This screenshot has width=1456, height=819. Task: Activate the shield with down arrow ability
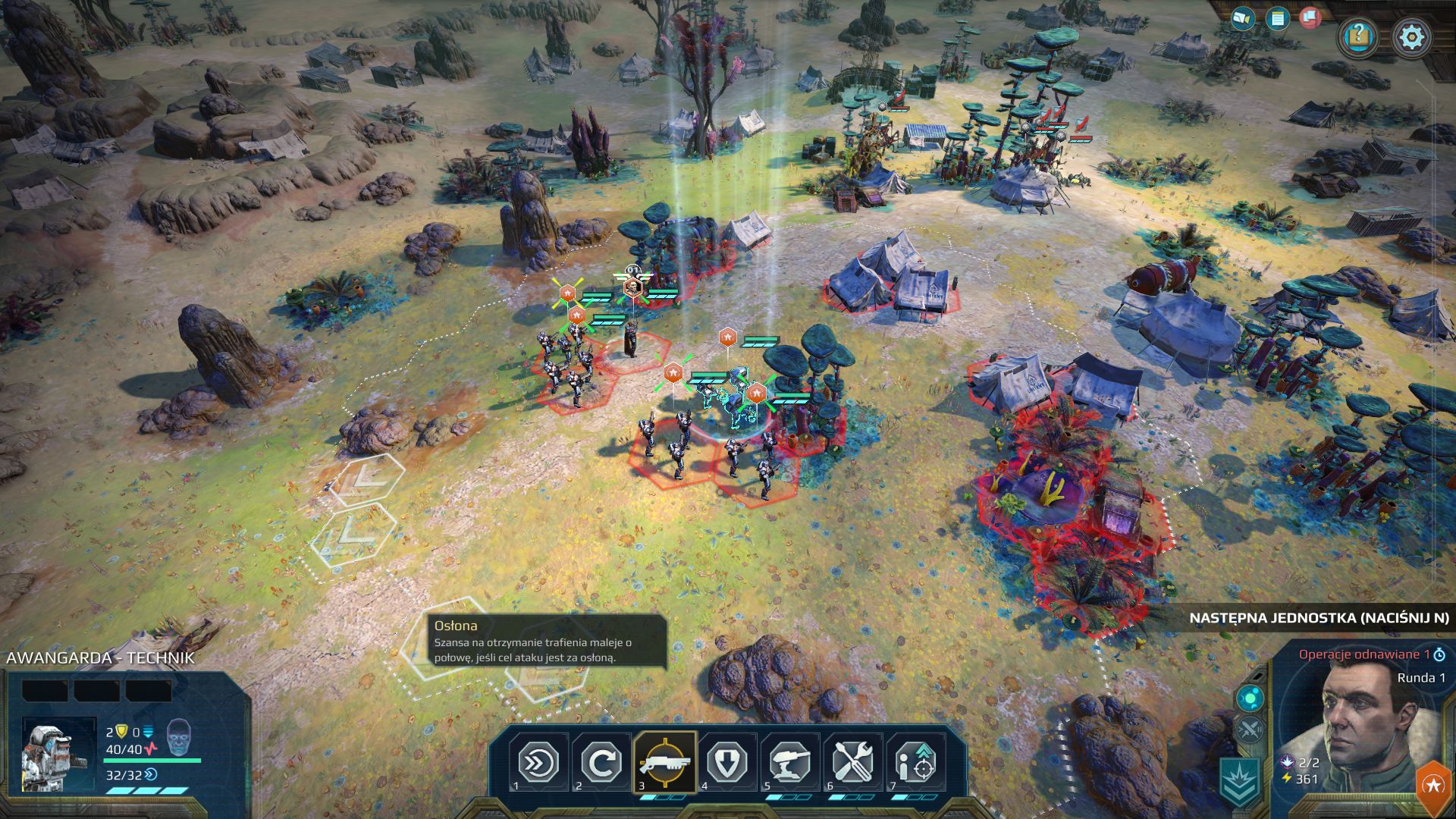coord(727,761)
